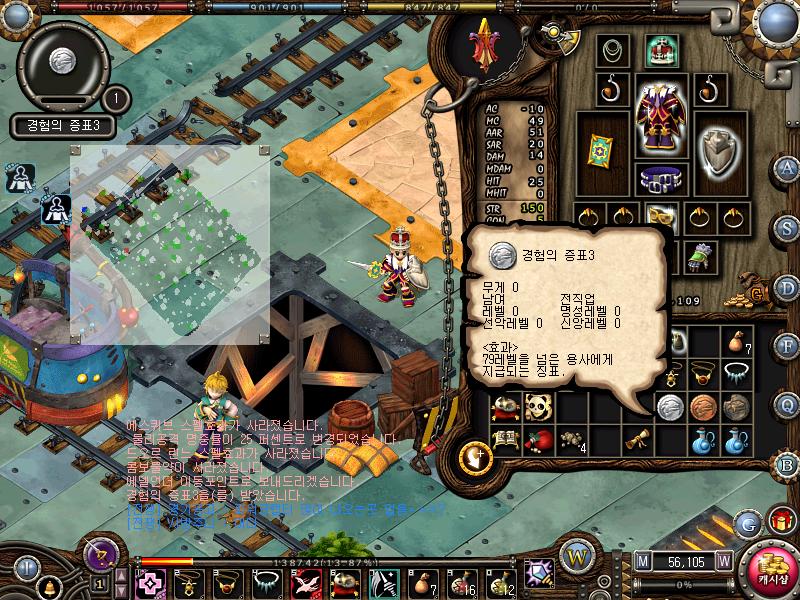Click the equipped necklace slot

[612, 49]
